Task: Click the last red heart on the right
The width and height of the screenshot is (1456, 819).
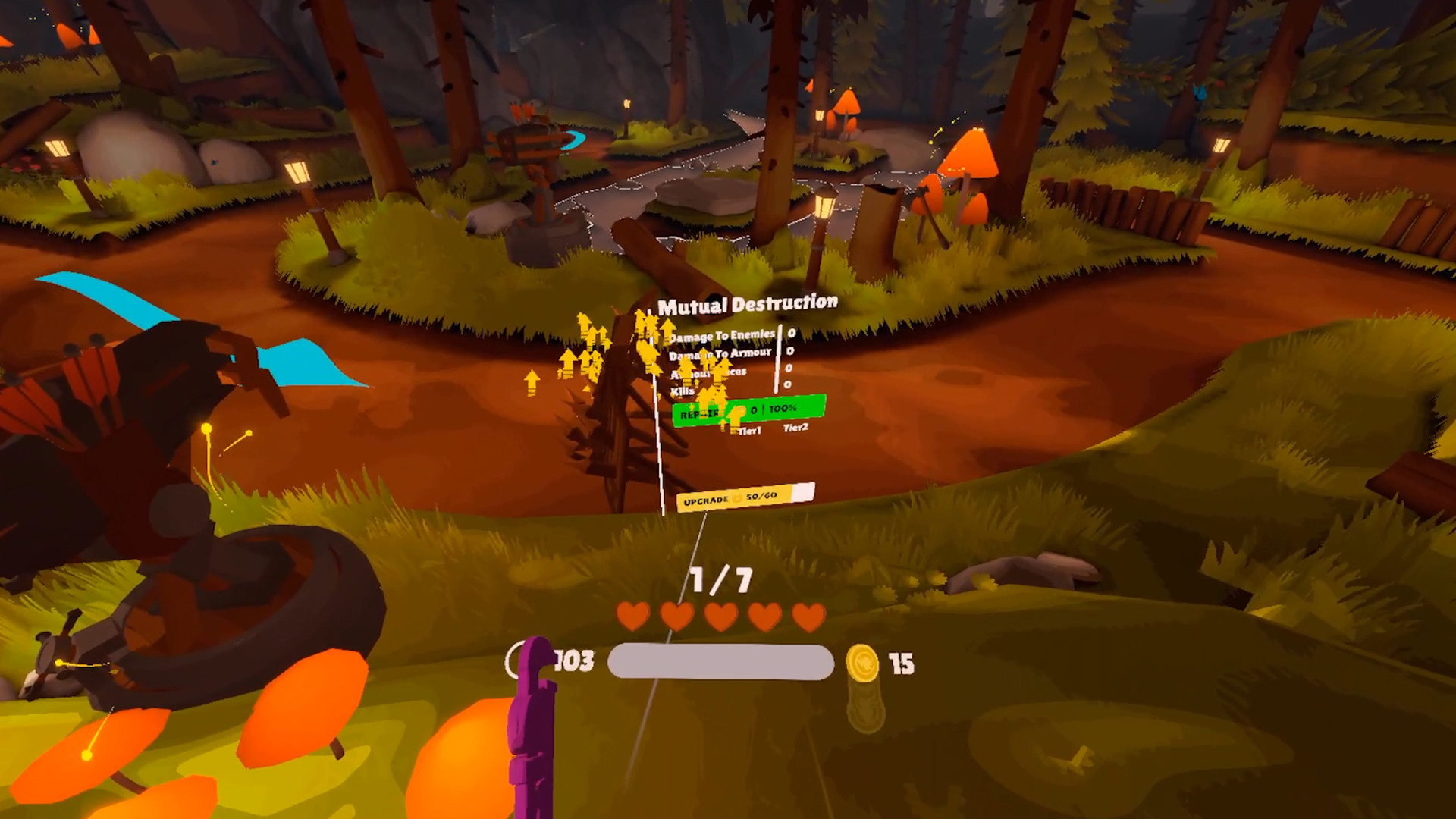Action: coord(808,617)
